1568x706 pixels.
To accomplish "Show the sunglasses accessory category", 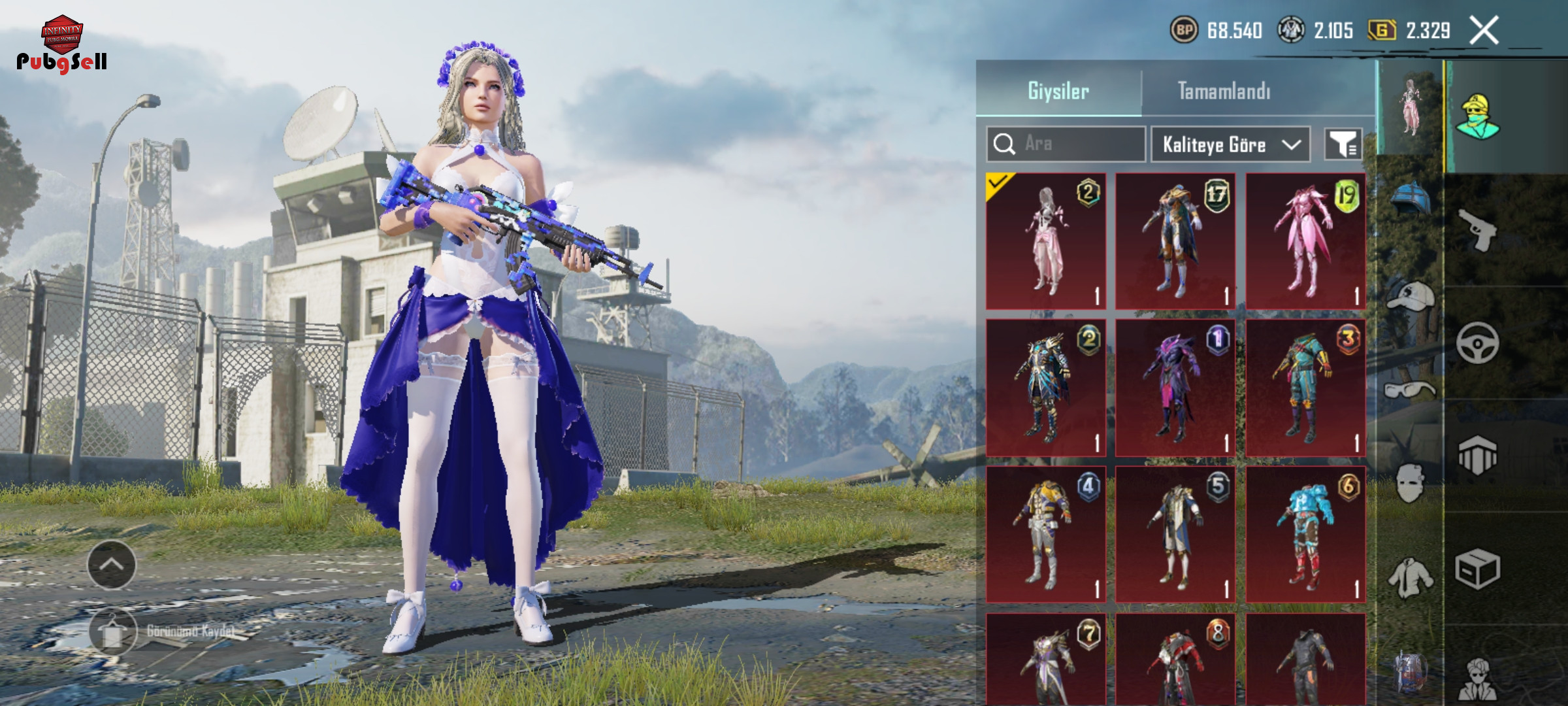I will tap(1409, 390).
